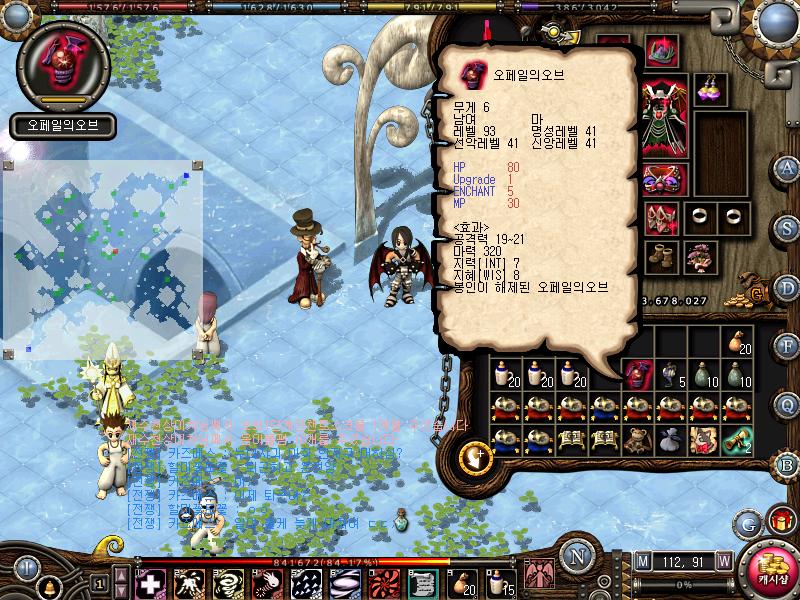Activate the tornado skill on hotbar
800x600 pixels.
point(228,583)
